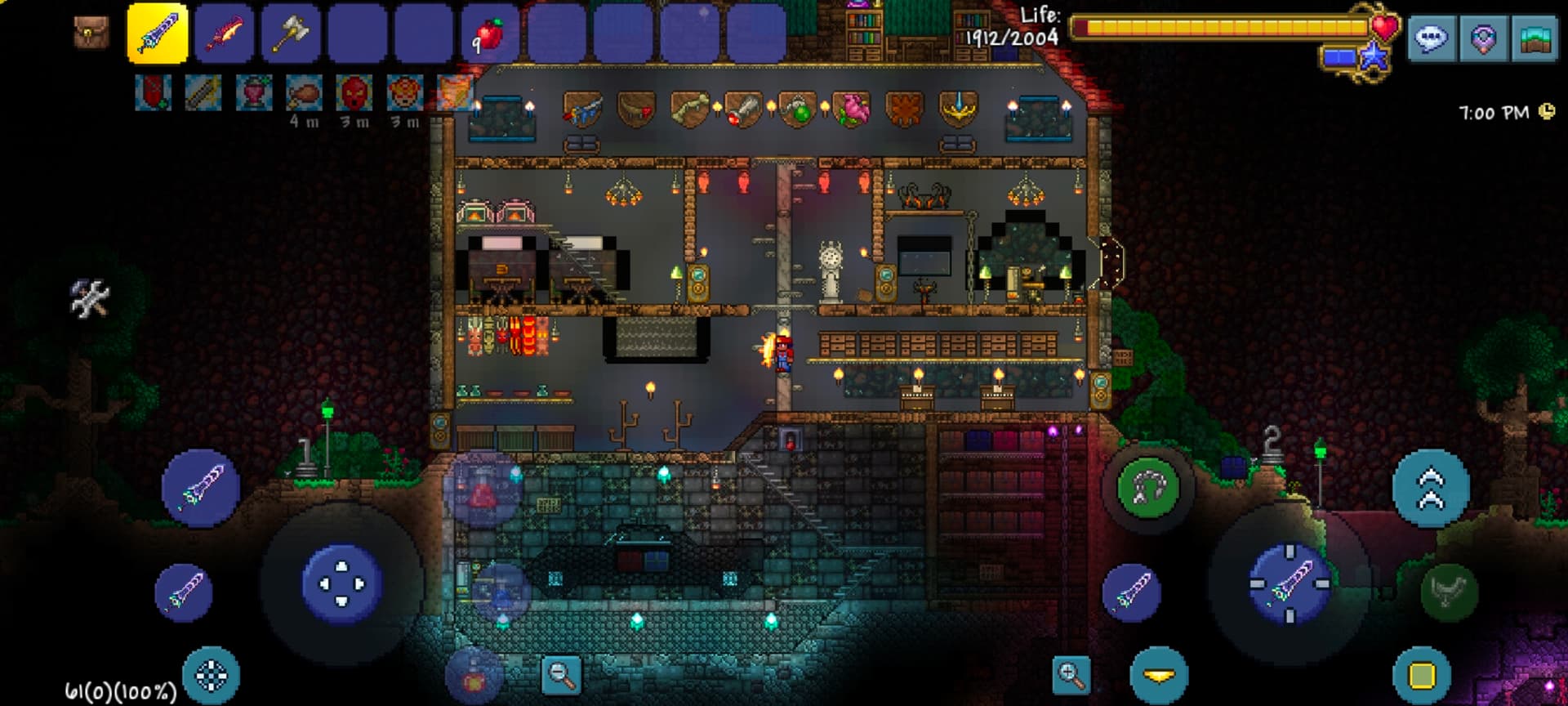Select the red flame sword hotbar slot
This screenshot has width=1568, height=706.
(225, 34)
